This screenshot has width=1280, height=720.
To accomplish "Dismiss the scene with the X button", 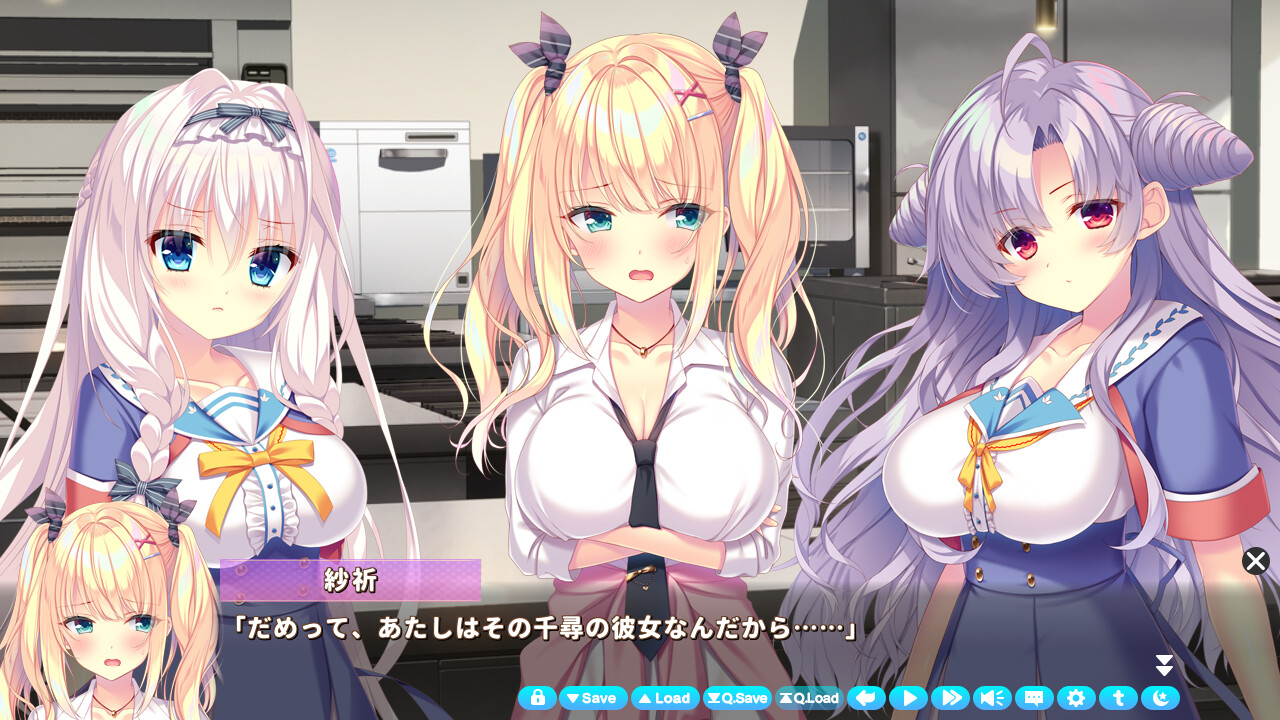I will point(1256,562).
